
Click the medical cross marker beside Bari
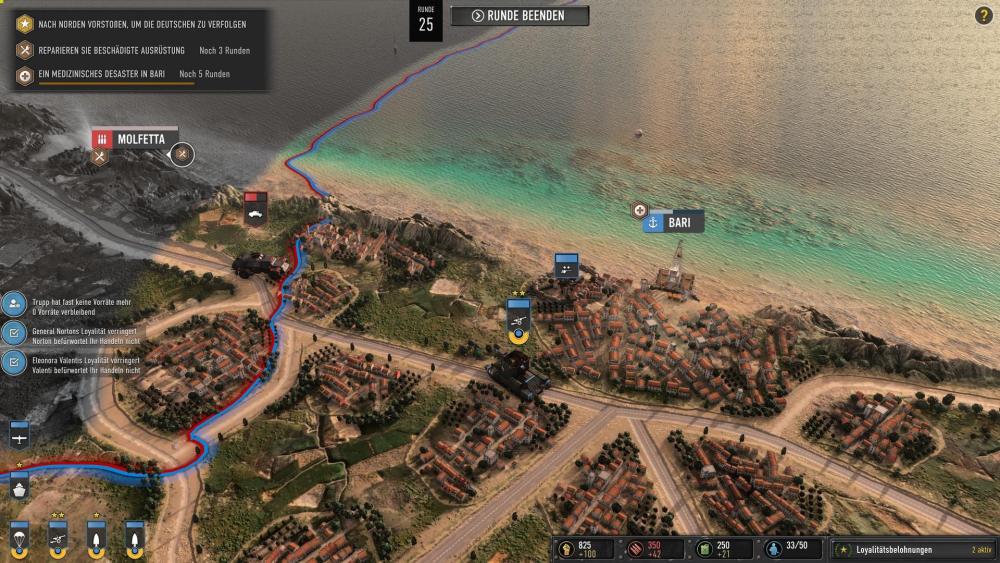tap(640, 210)
